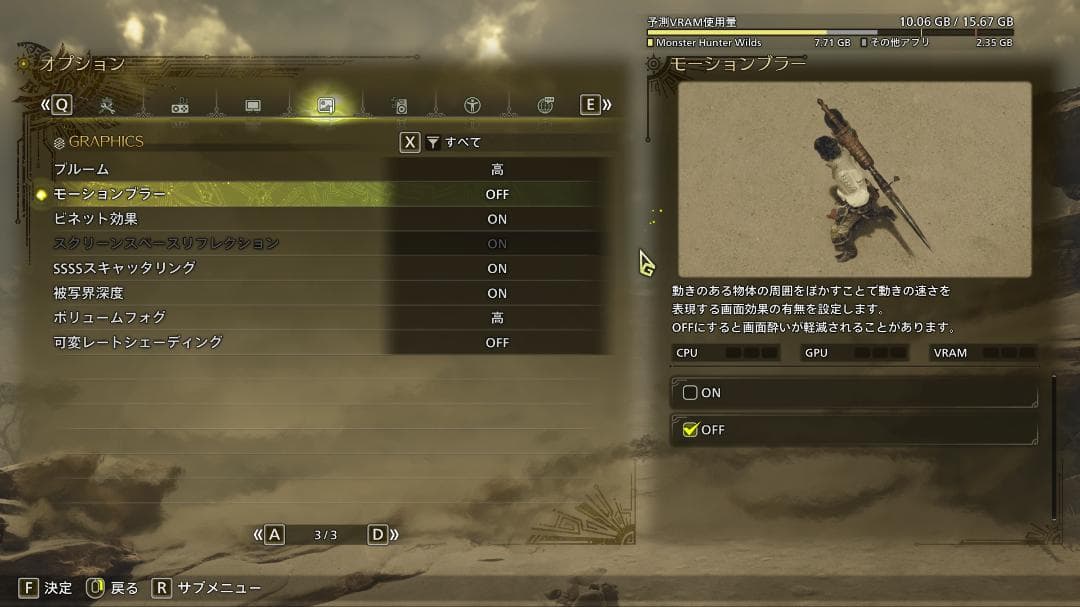Open the wrench-and-tools settings tab
1080x607 pixels.
tap(108, 105)
